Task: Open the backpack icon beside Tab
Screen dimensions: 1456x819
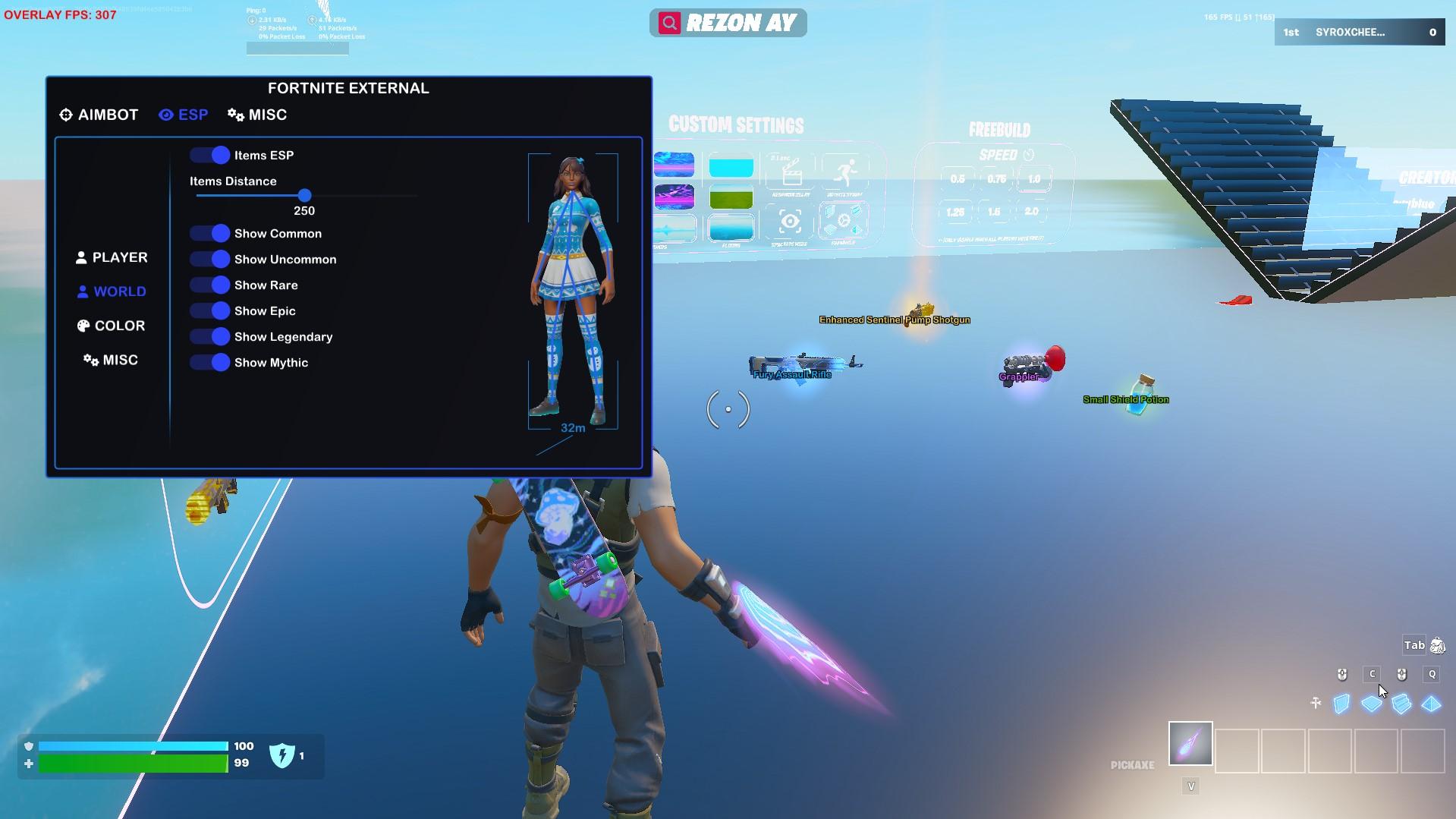Action: (1439, 645)
